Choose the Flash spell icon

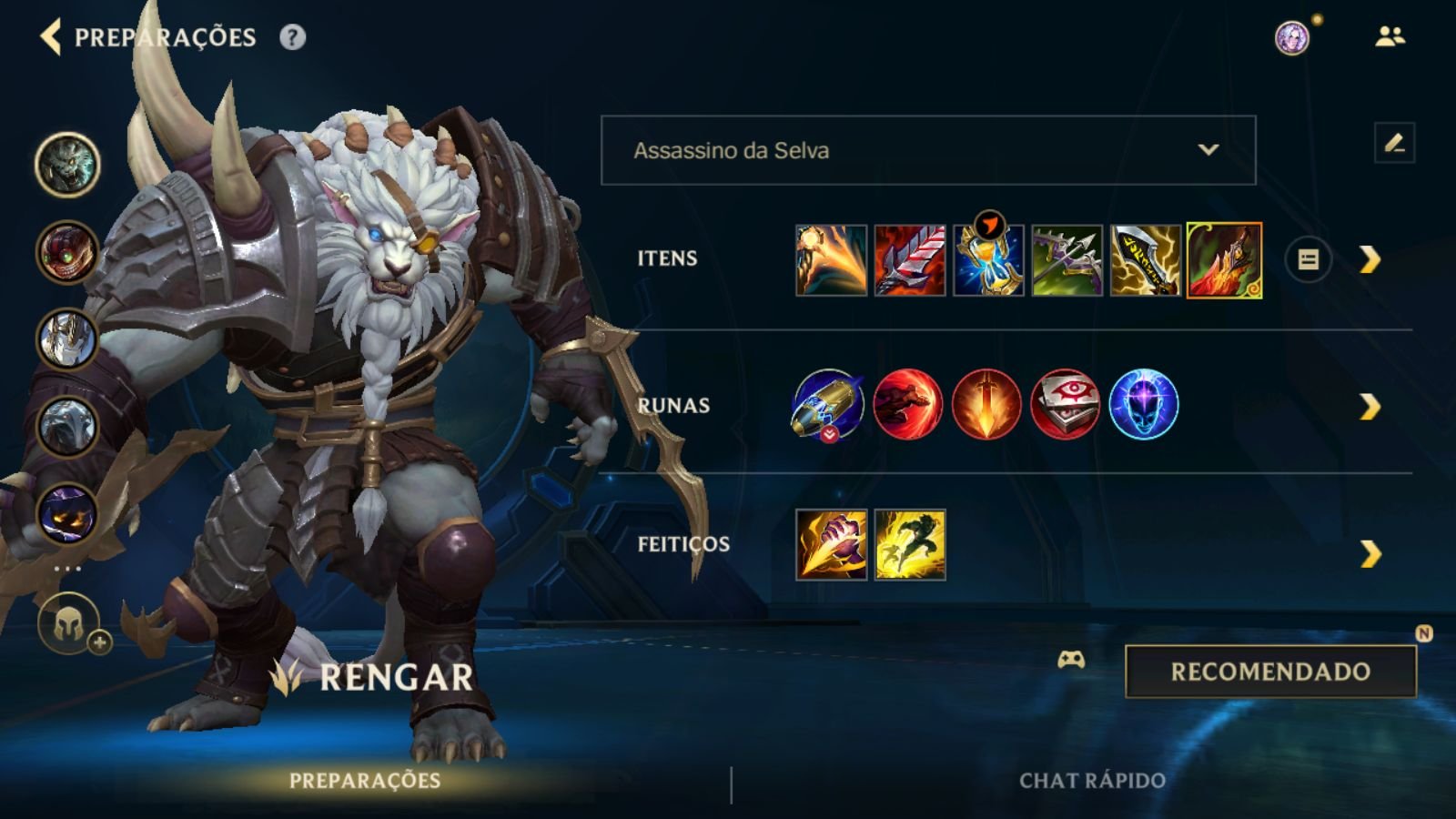(x=910, y=544)
